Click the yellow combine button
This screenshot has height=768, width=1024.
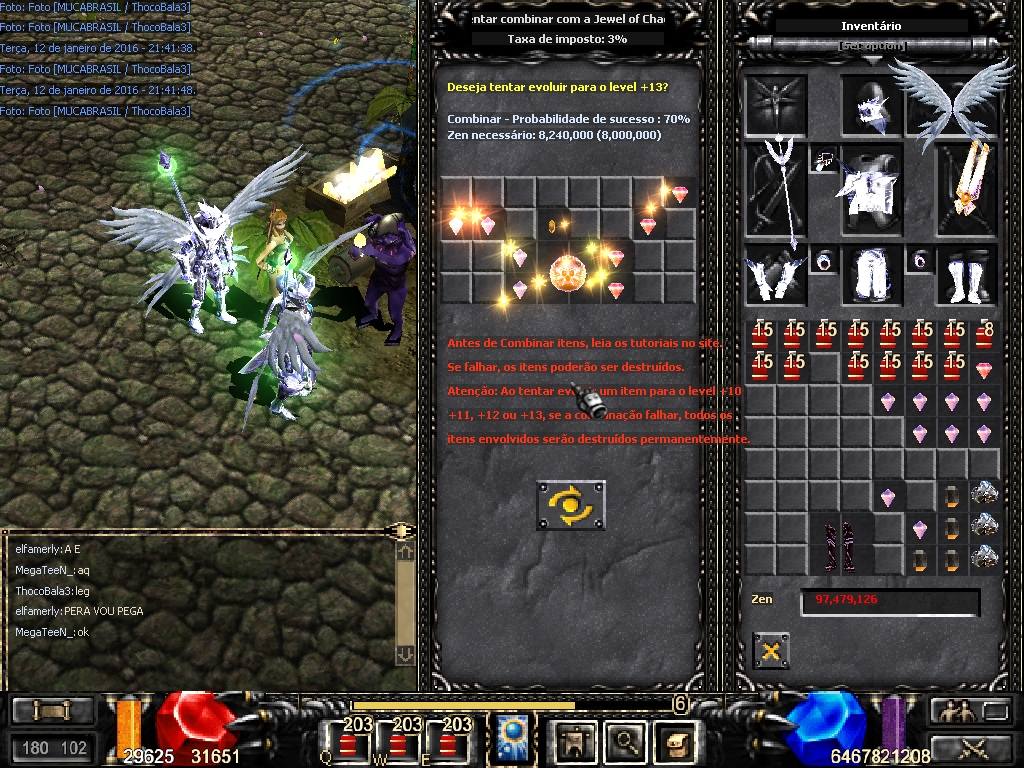pyautogui.click(x=570, y=505)
